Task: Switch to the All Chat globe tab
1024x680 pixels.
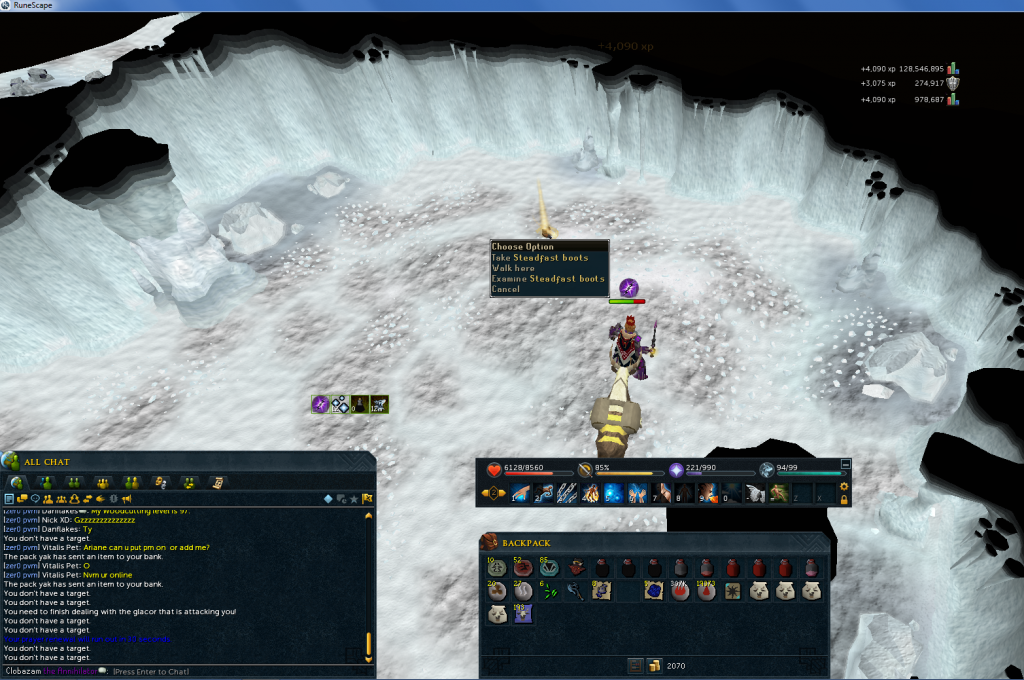Action: coord(16,482)
